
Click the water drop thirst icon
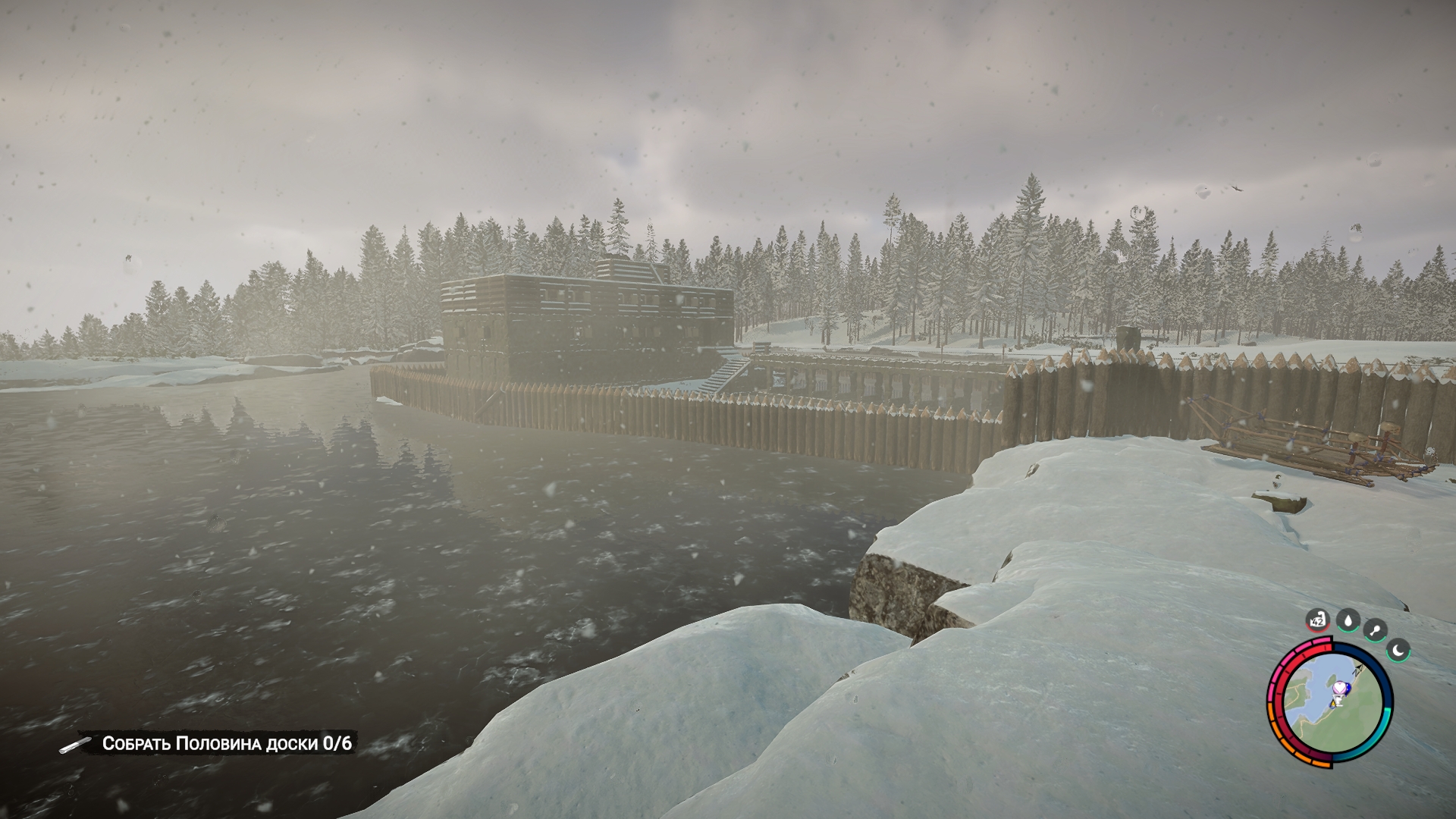[x=1348, y=621]
